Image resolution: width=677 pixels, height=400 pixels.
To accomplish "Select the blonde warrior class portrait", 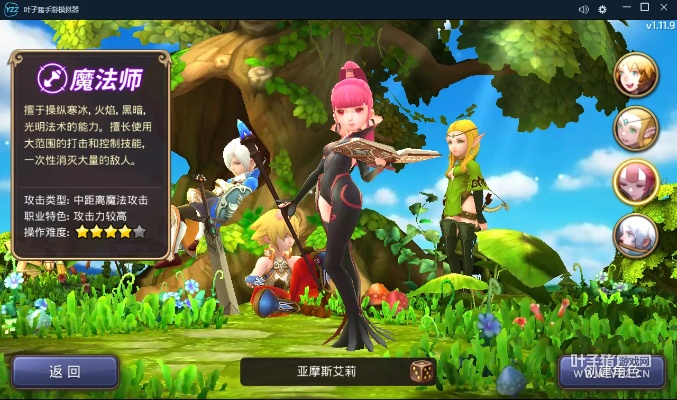I will [634, 74].
